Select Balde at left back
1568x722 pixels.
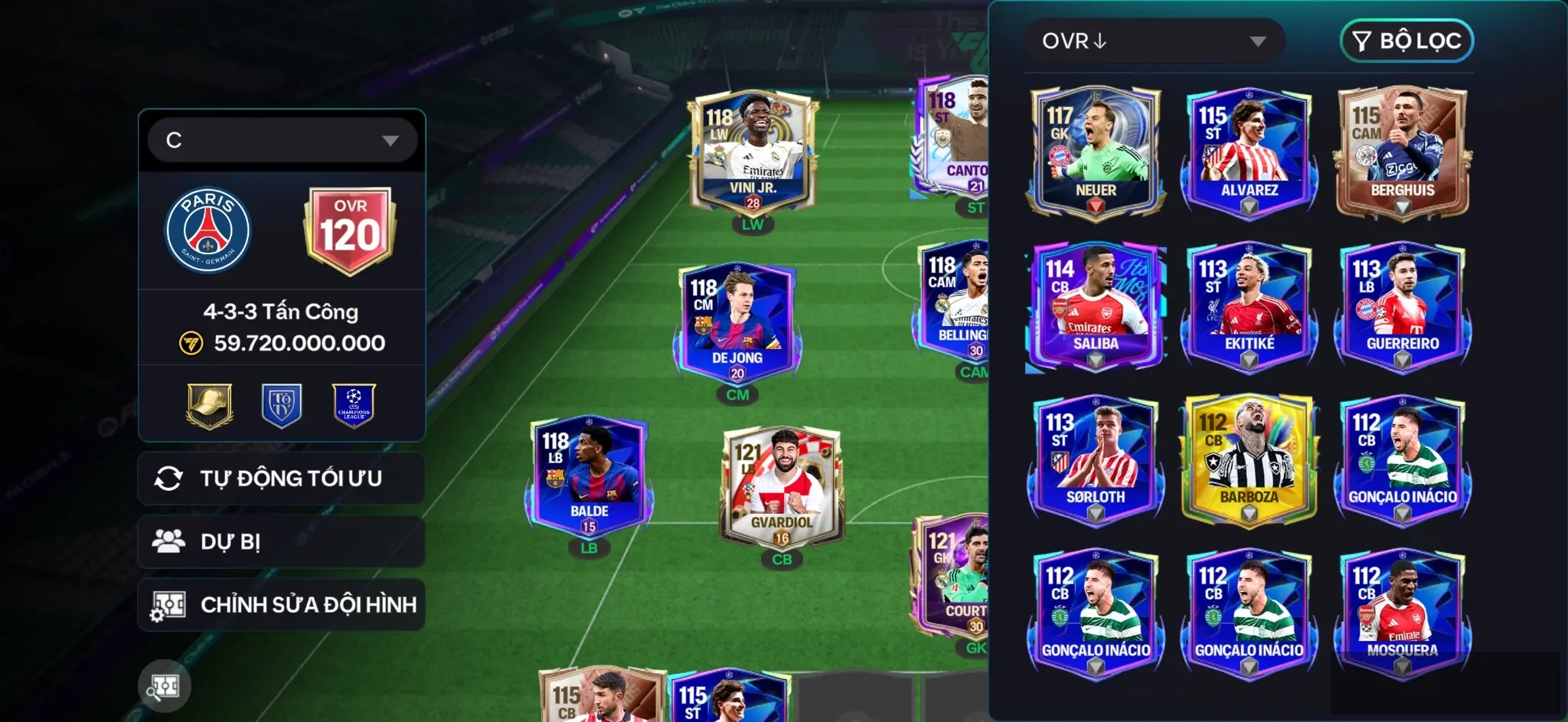(589, 476)
